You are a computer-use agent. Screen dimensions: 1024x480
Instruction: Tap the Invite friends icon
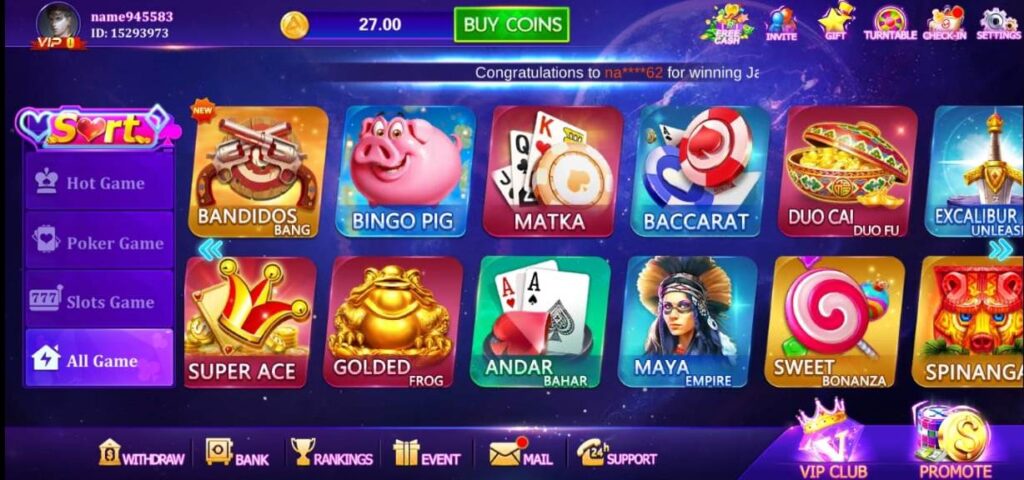[x=781, y=23]
